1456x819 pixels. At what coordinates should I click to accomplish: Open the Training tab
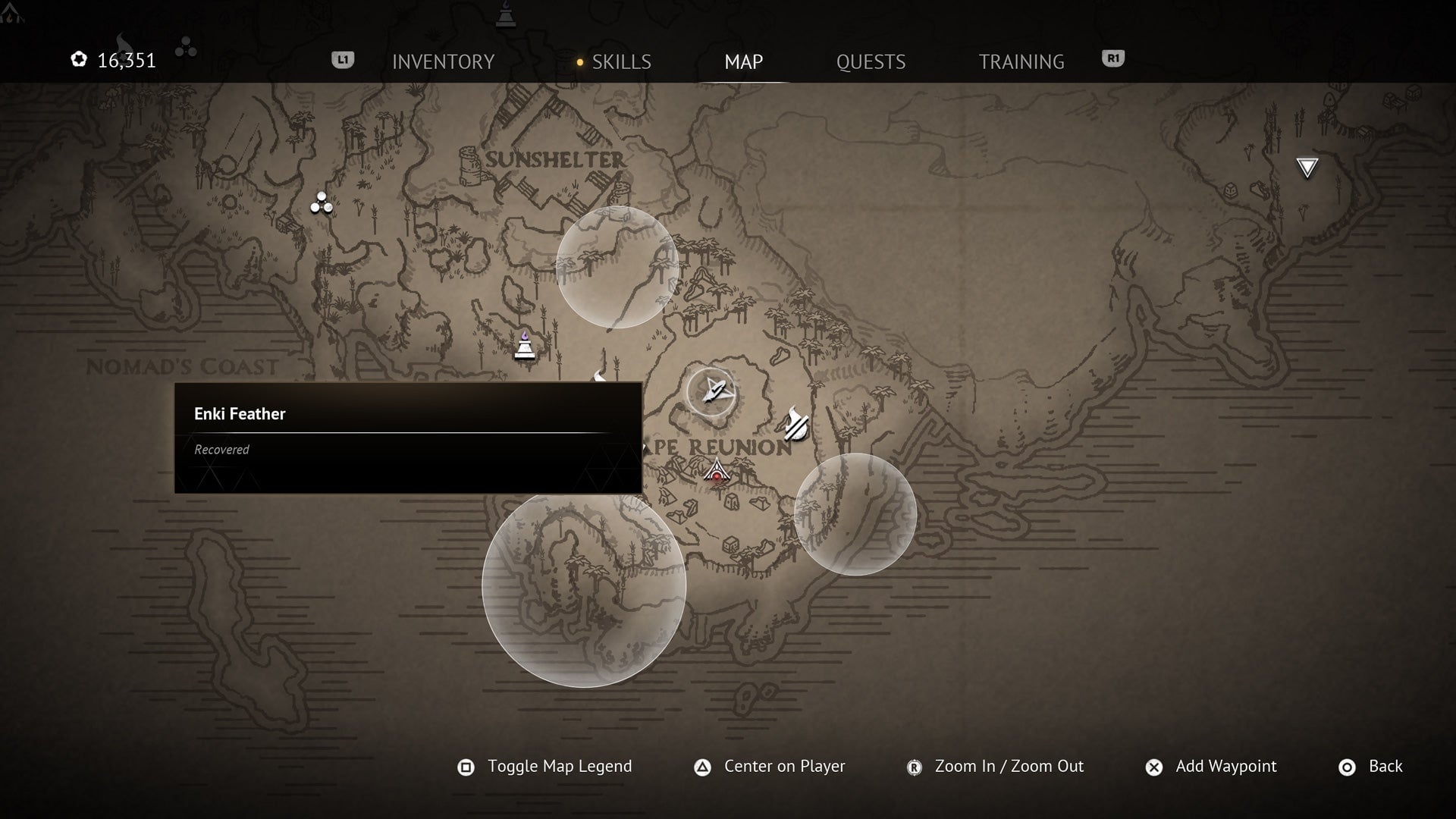pos(1021,61)
